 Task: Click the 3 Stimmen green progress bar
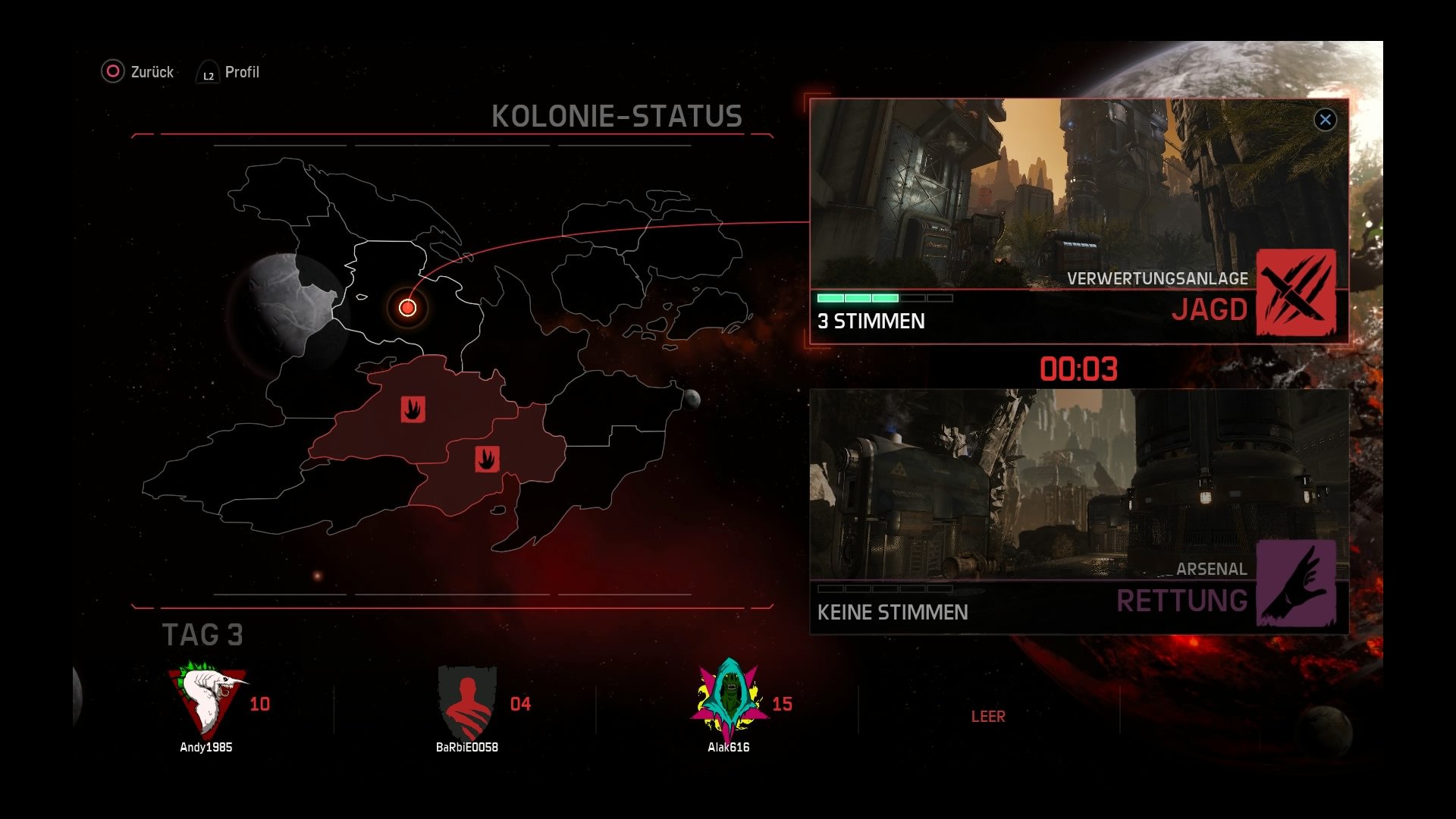point(857,298)
